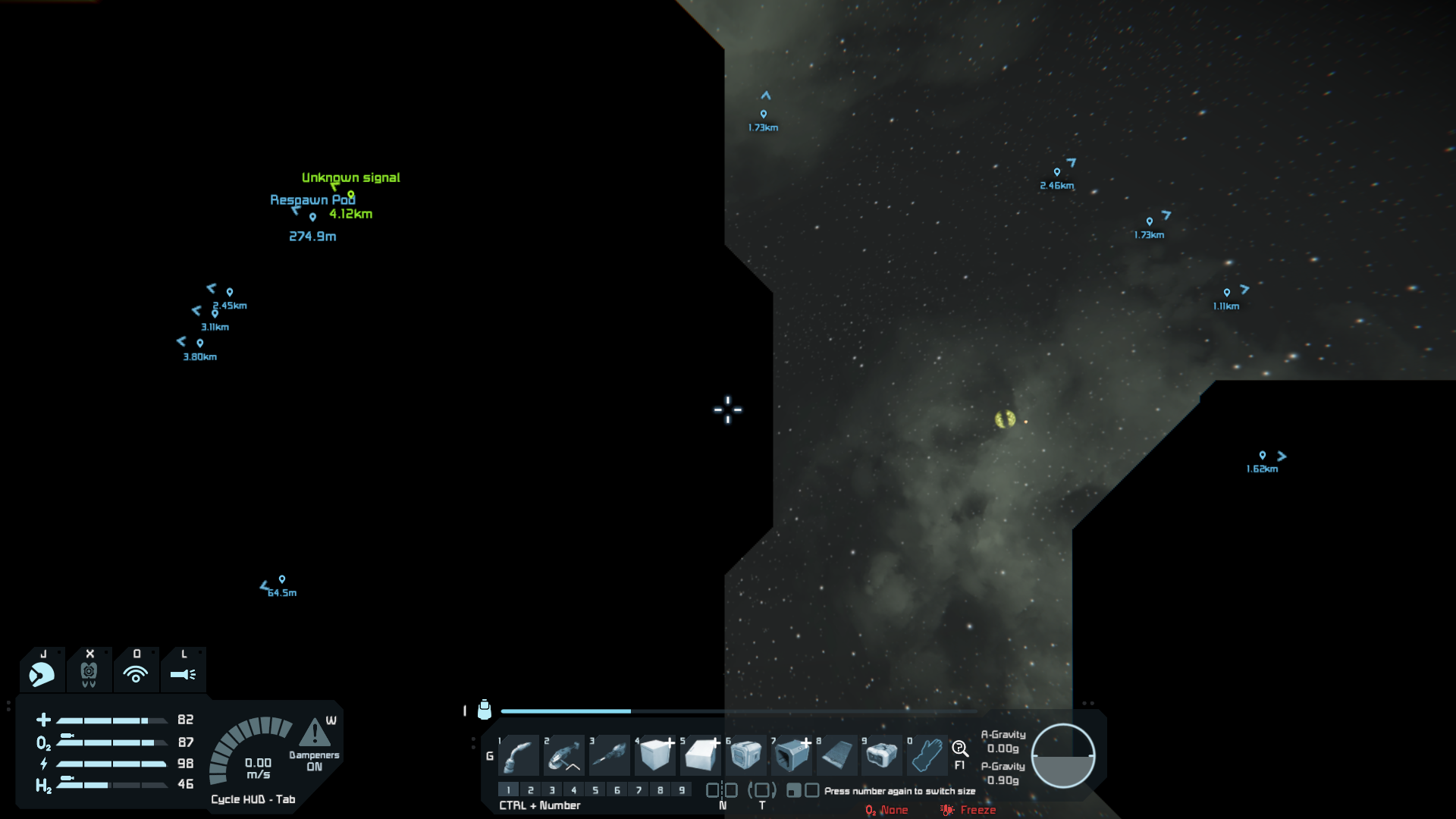Toggle the Dampeners ON indicator
1456x819 pixels.
coord(314,761)
